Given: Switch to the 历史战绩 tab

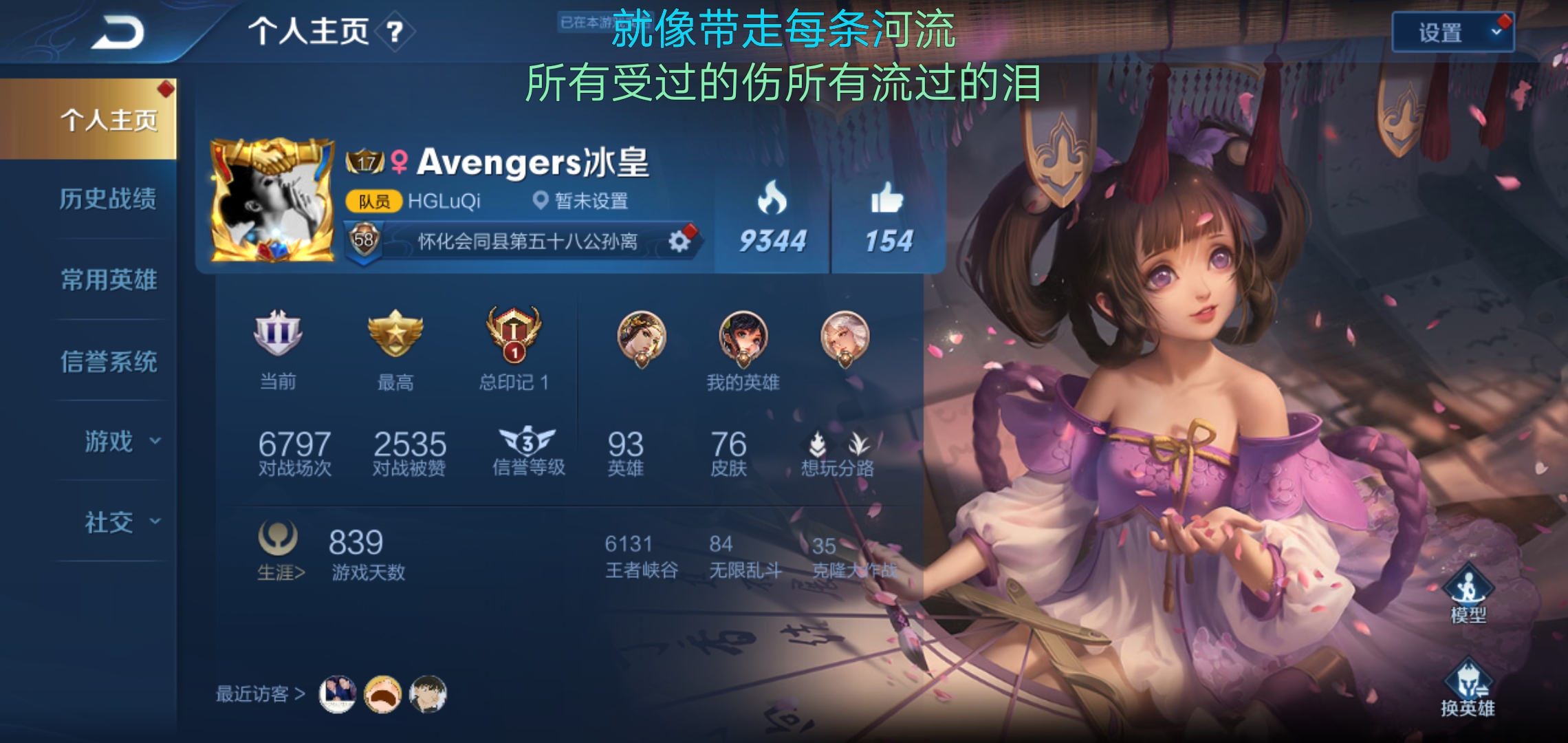Looking at the screenshot, I should click(107, 199).
